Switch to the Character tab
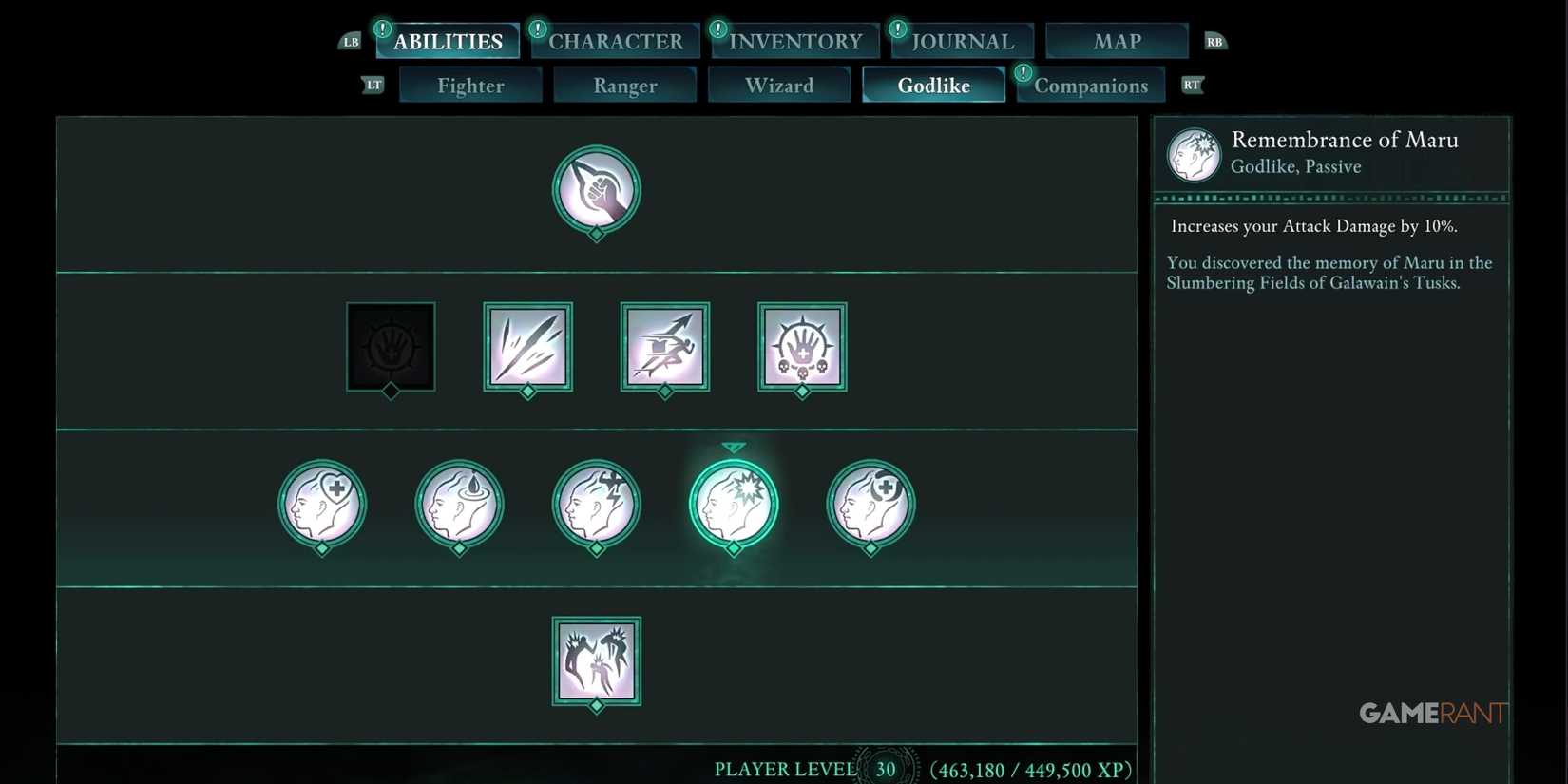1568x784 pixels. tap(614, 41)
